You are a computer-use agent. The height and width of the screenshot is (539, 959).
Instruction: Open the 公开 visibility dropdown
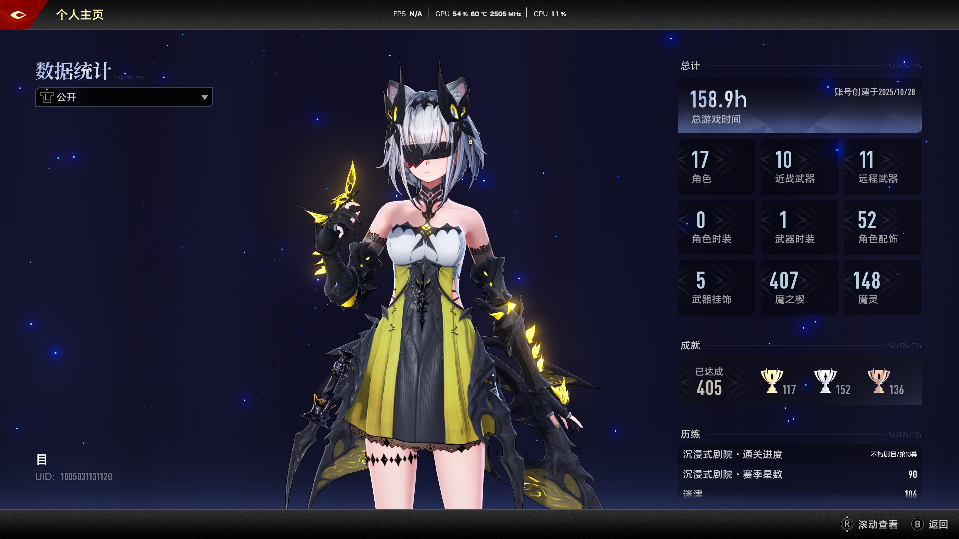124,97
